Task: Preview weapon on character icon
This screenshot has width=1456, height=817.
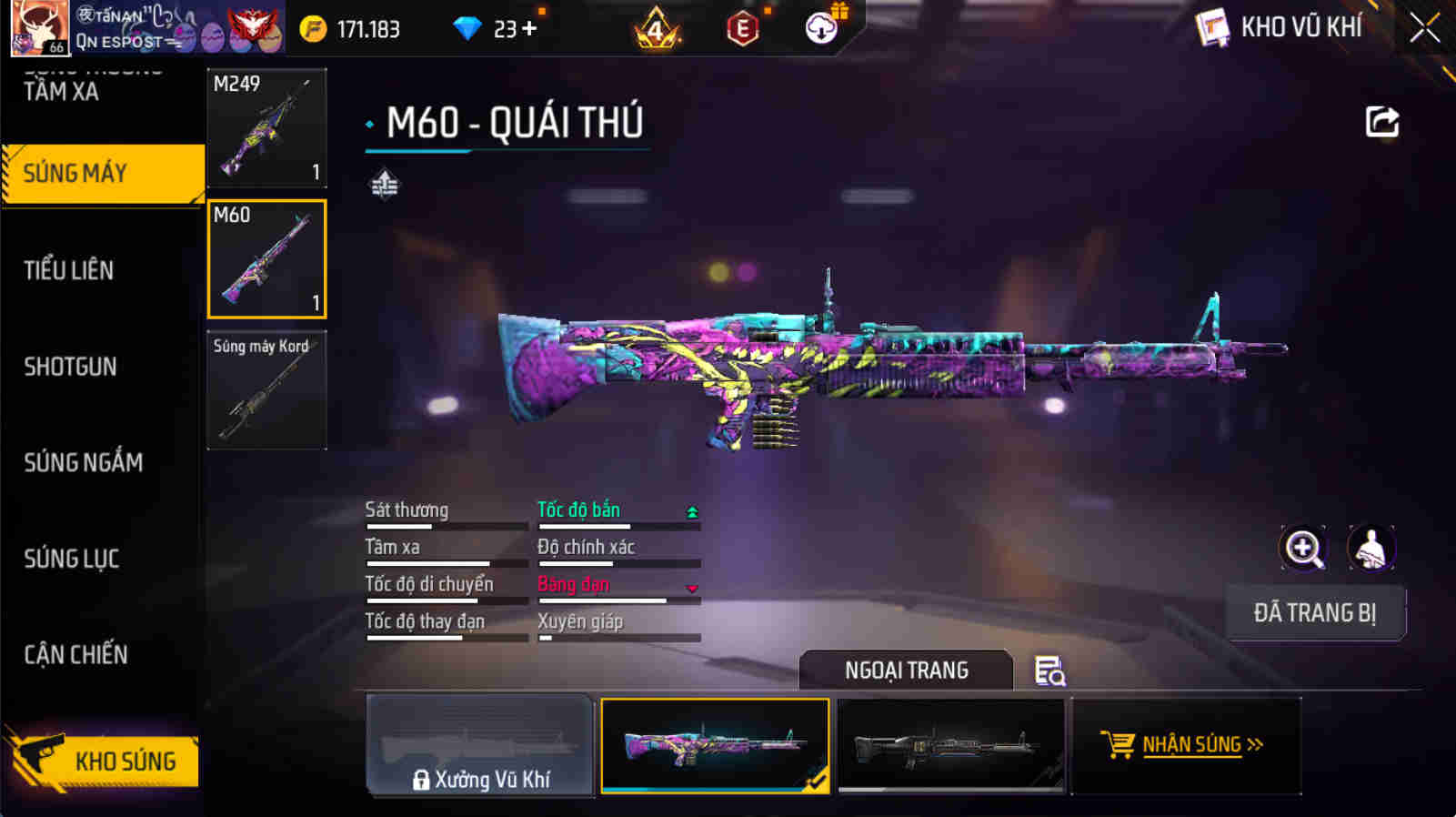Action: (1371, 549)
